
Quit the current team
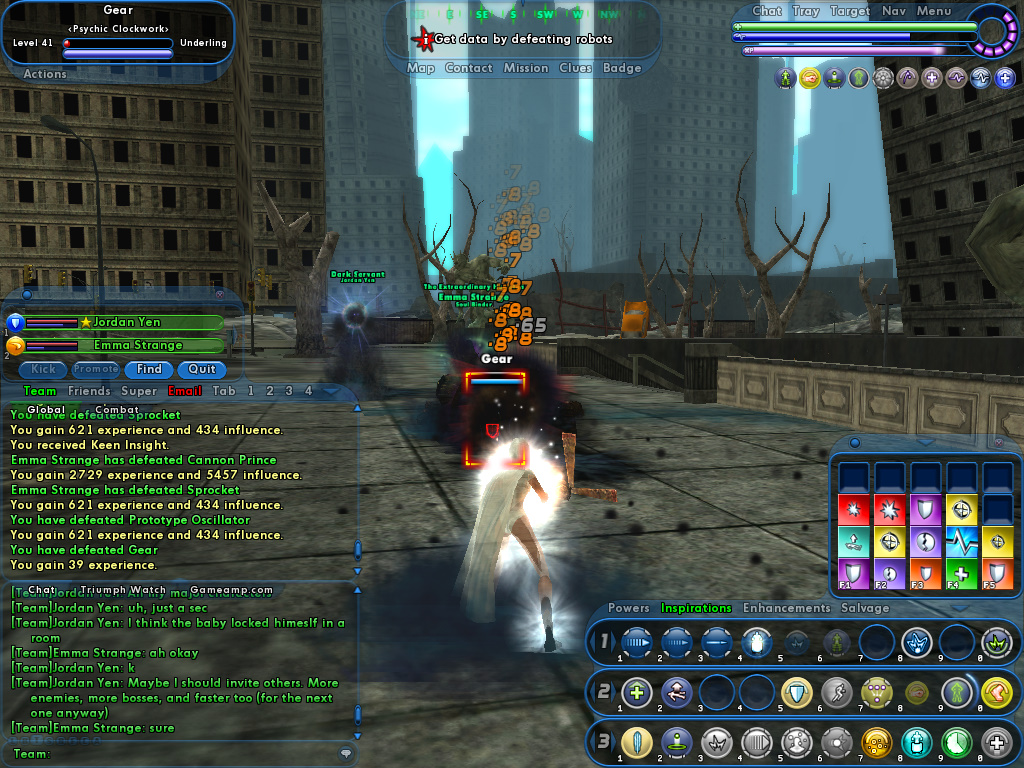pyautogui.click(x=202, y=369)
